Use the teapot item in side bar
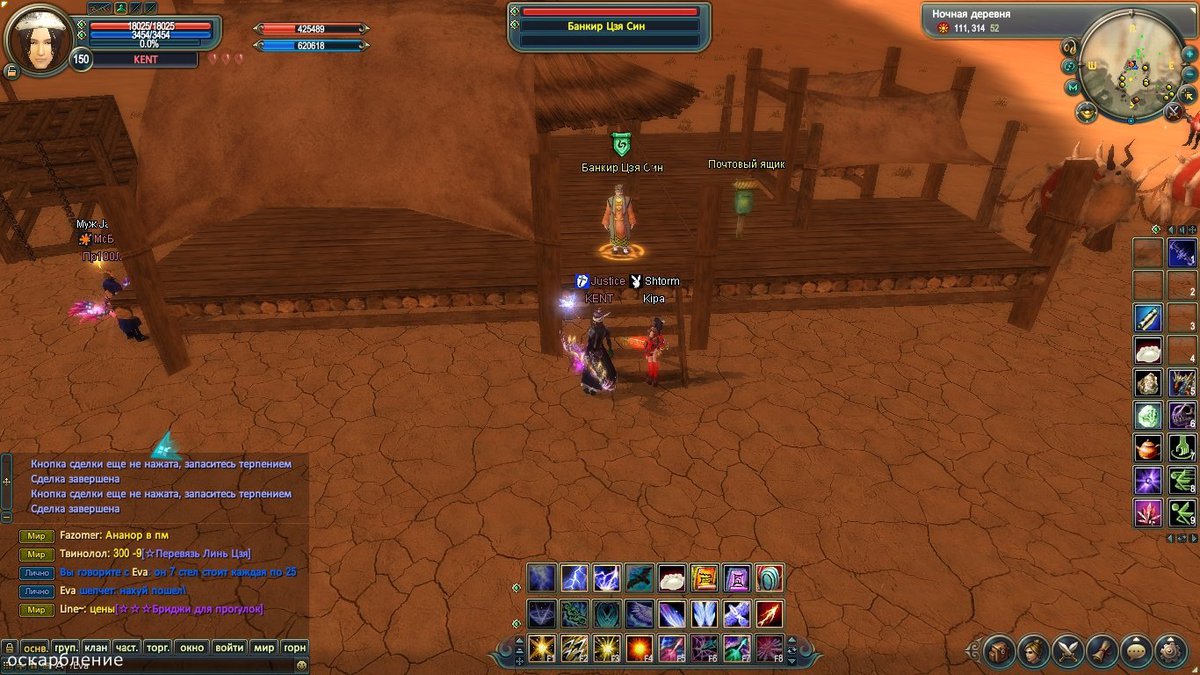 point(1147,447)
